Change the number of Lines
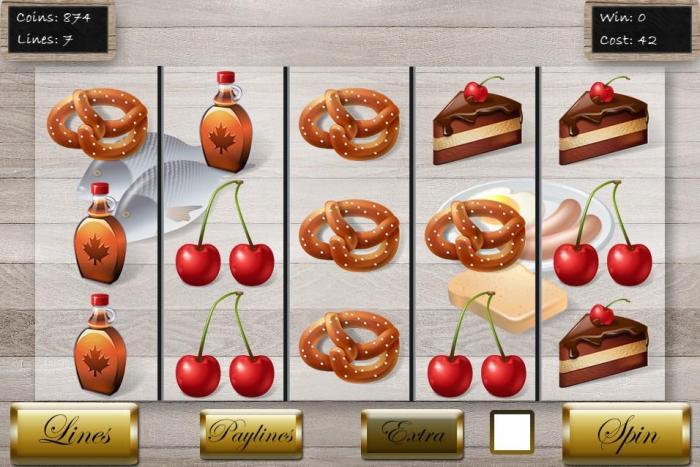 click(x=74, y=434)
